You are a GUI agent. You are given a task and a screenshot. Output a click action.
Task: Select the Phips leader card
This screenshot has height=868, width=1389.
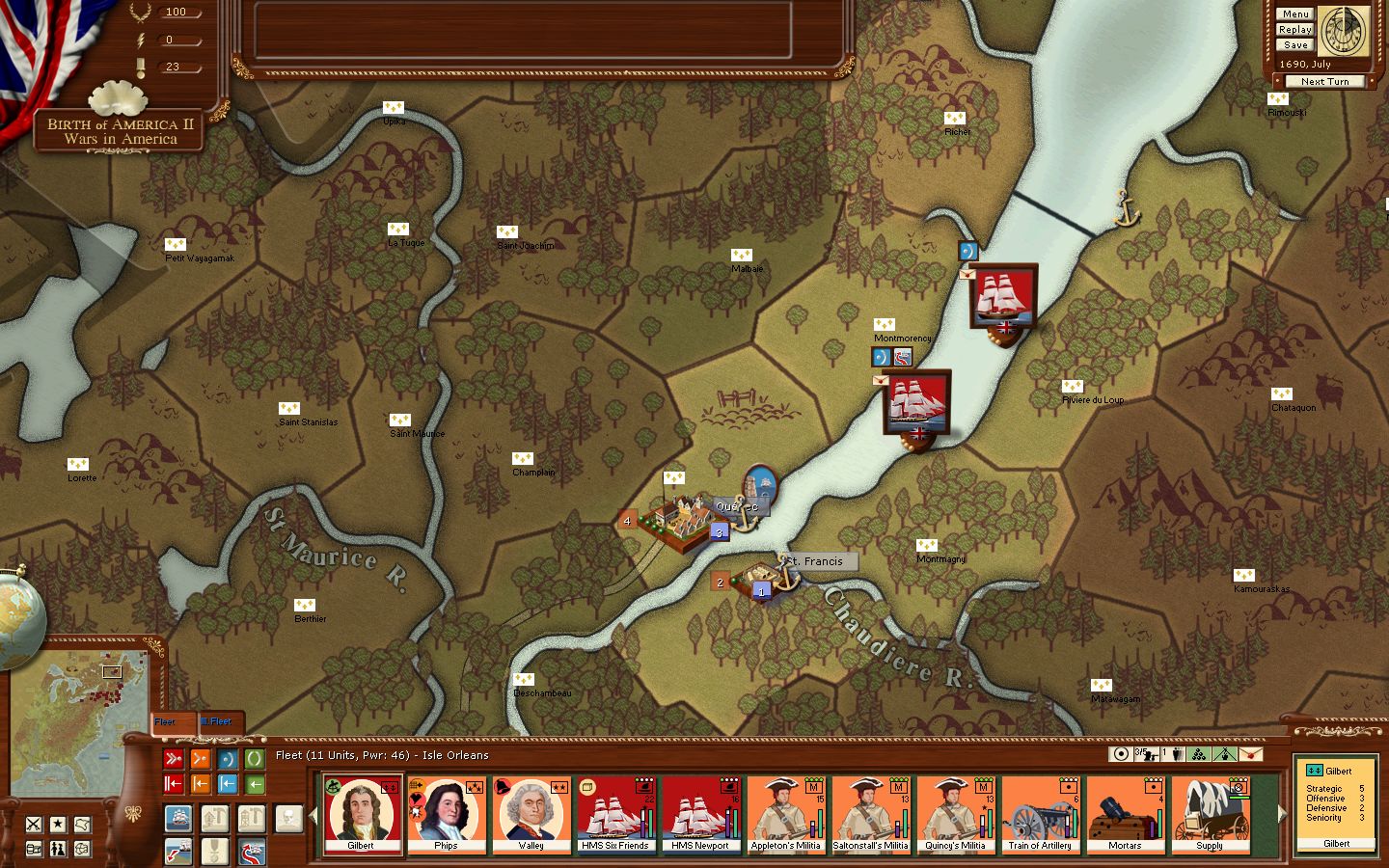[446, 815]
